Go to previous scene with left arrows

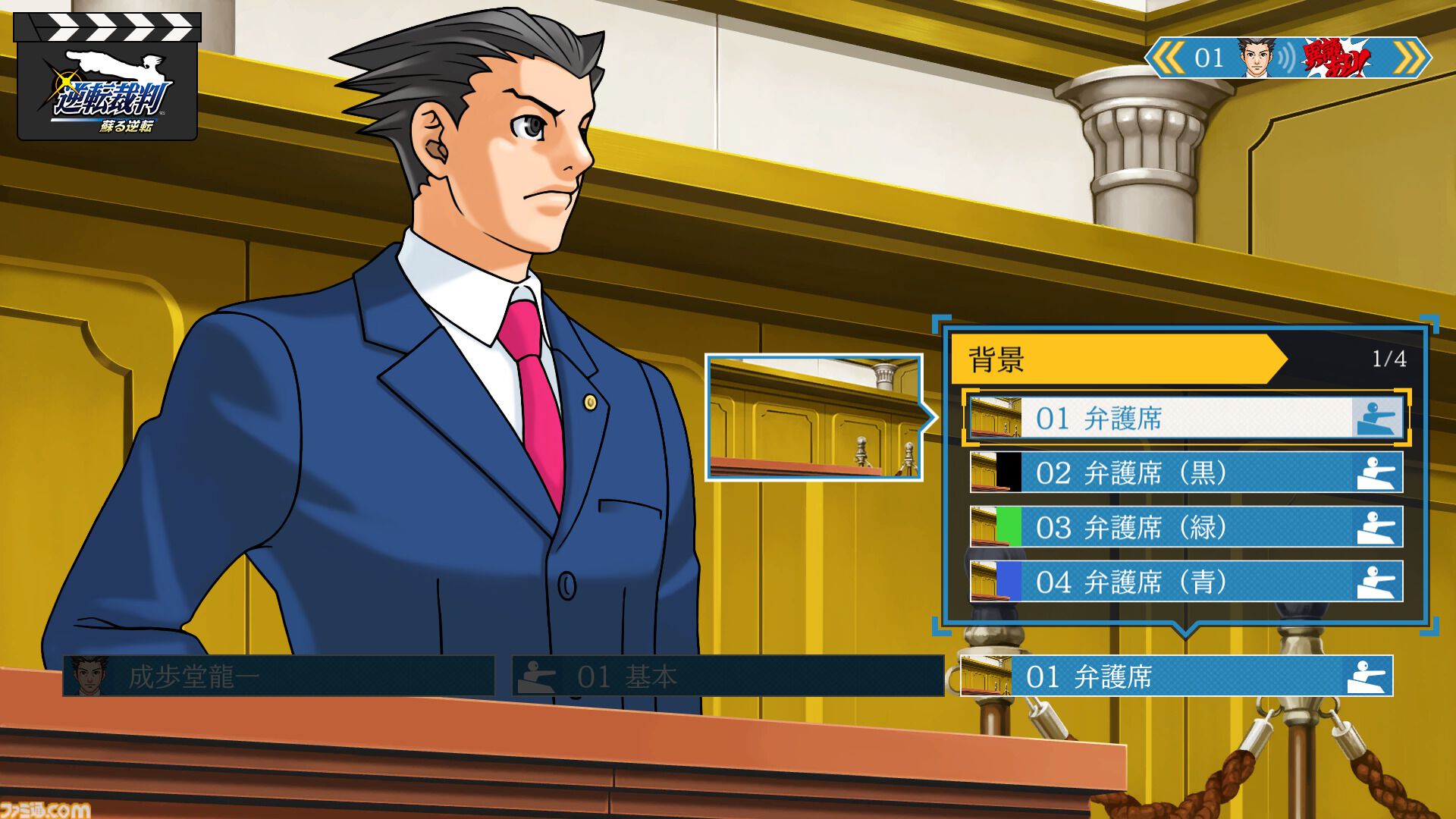coord(1169,58)
